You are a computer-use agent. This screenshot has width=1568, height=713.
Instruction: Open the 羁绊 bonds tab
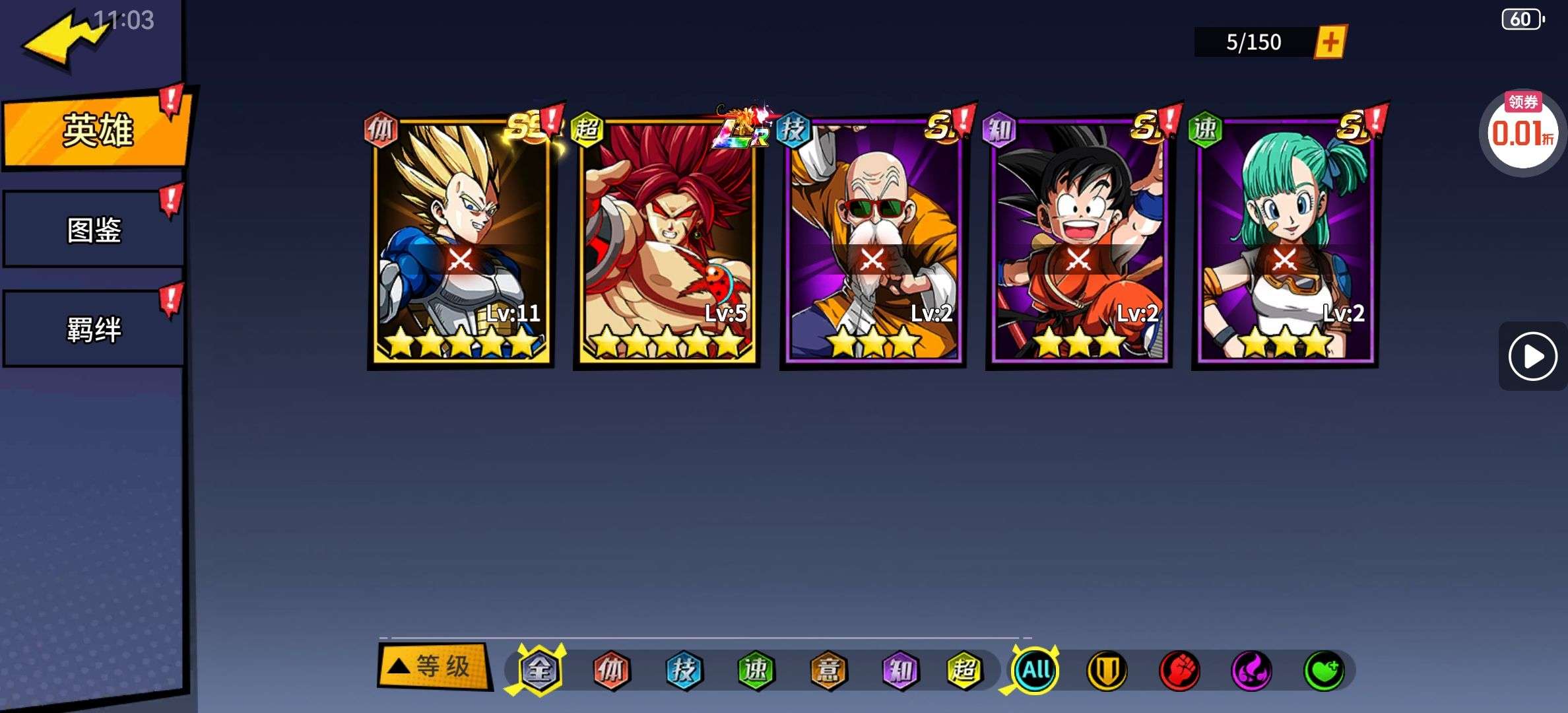tap(94, 329)
